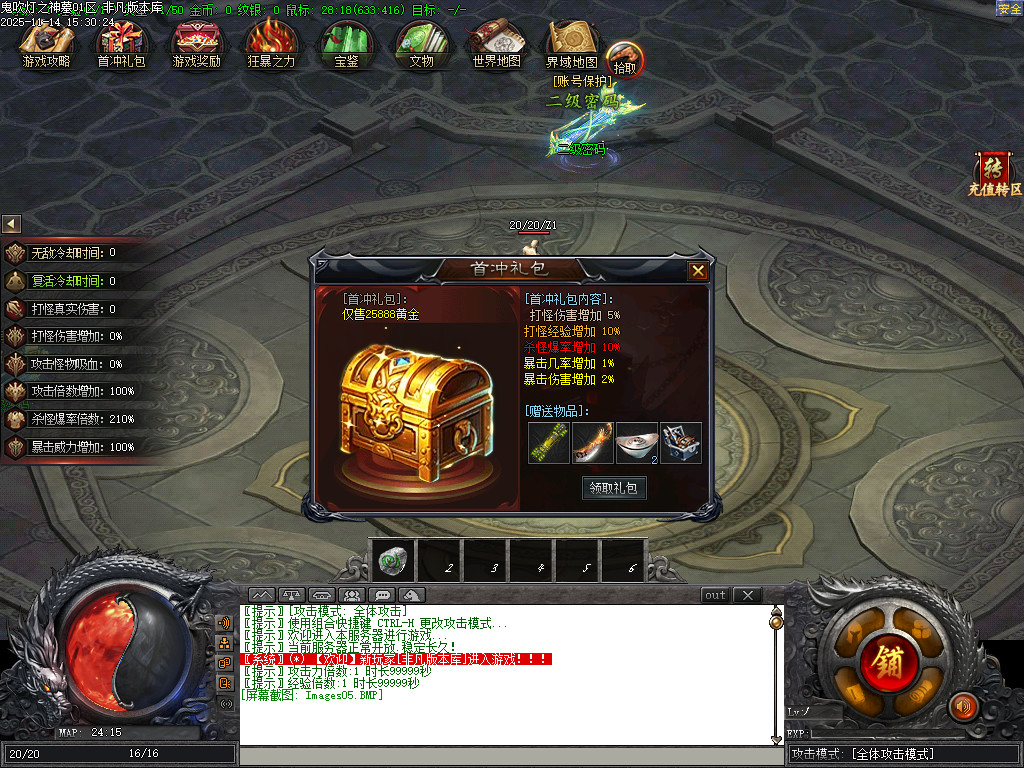The image size is (1024, 768).
Task: Collapse the stats panel with the arrow
Action: (12, 224)
